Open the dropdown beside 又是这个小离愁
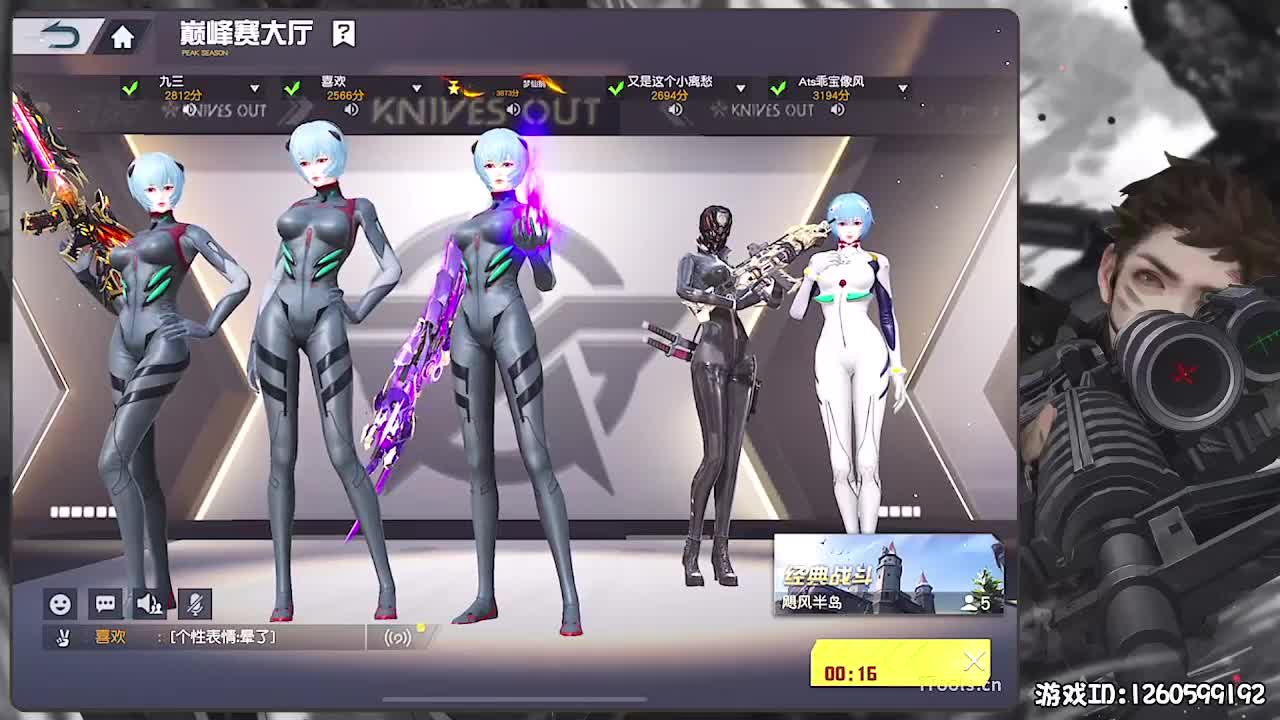Image resolution: width=1280 pixels, height=720 pixels. point(740,88)
